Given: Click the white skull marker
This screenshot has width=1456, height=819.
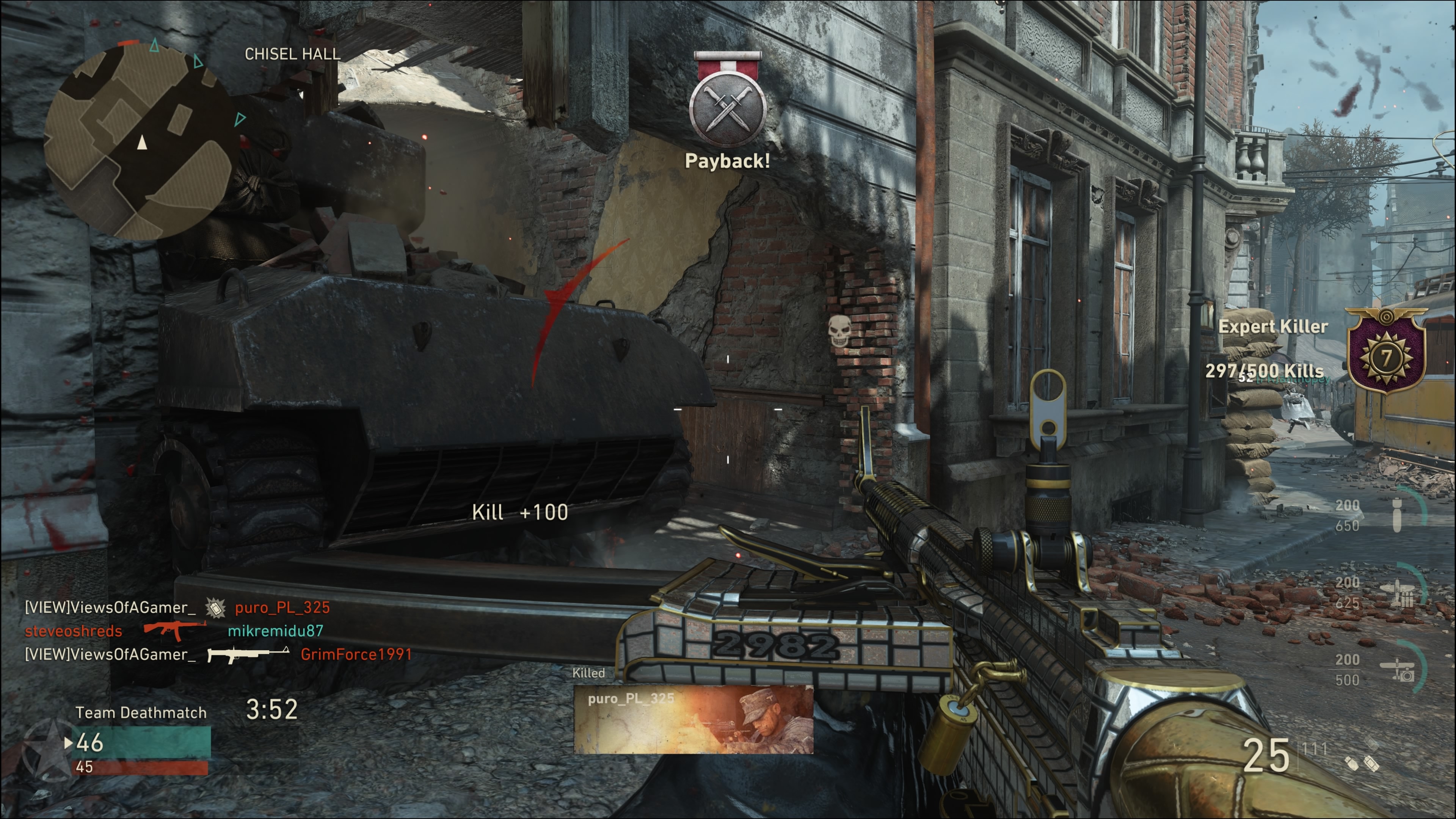Looking at the screenshot, I should 839,330.
